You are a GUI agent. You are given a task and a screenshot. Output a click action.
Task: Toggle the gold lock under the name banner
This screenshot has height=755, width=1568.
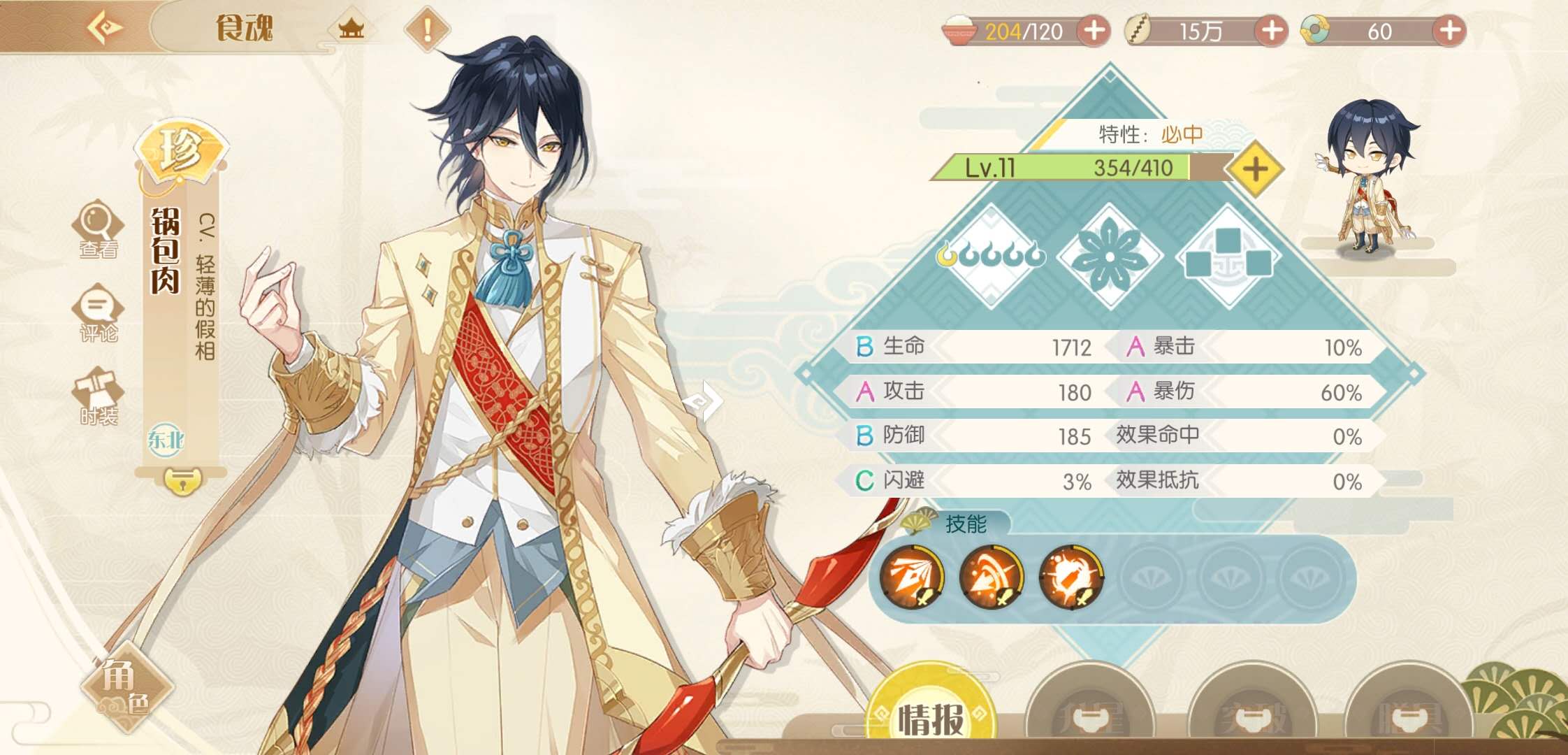click(182, 481)
